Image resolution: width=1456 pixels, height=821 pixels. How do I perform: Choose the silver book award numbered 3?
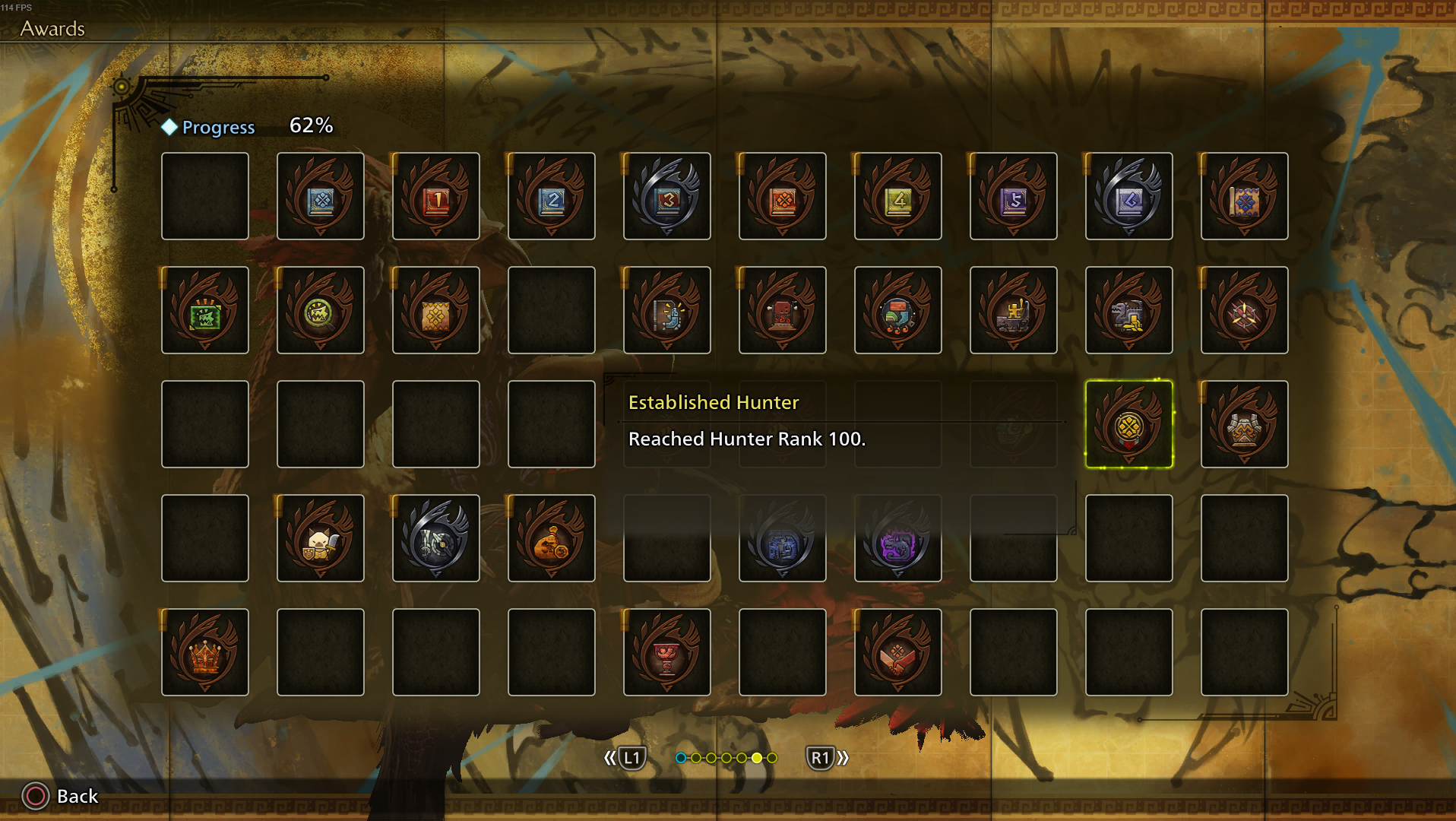(667, 197)
